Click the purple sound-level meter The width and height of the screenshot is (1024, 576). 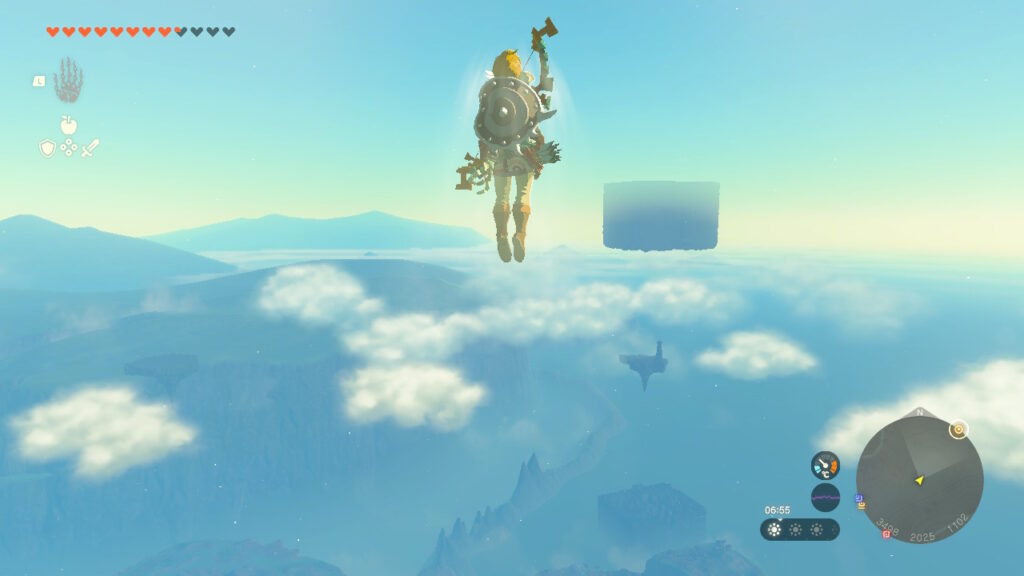tap(825, 497)
